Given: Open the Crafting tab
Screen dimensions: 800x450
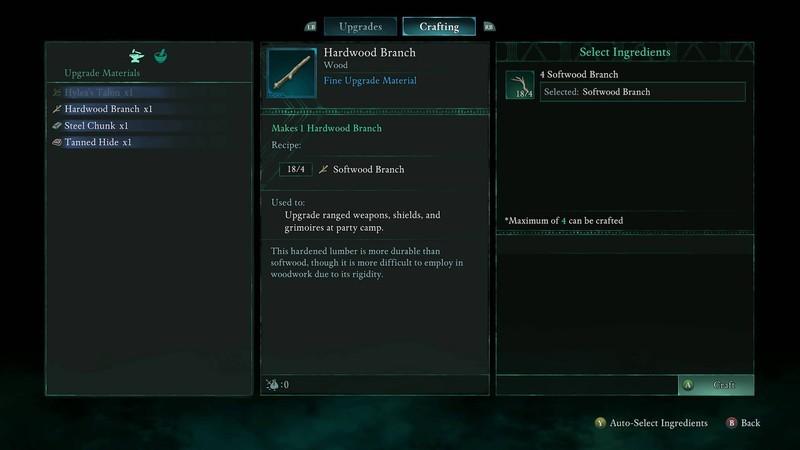Looking at the screenshot, I should point(439,26).
